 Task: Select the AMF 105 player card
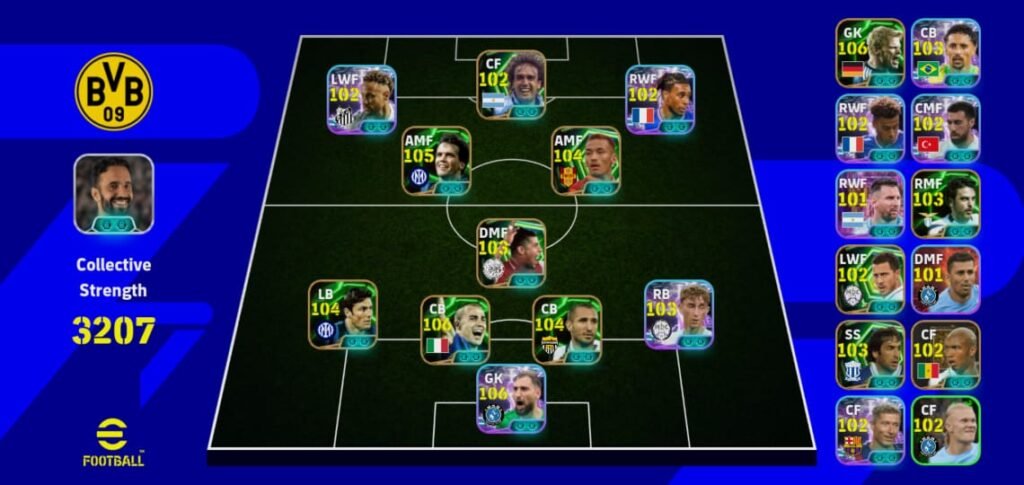tap(436, 160)
